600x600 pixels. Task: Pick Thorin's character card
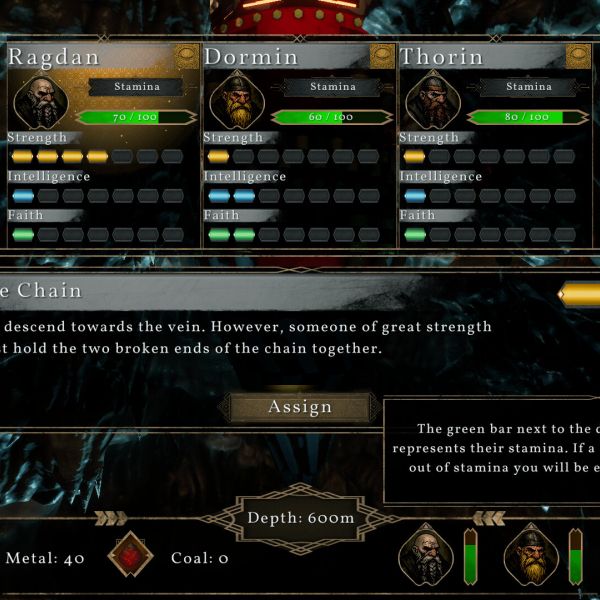point(493,145)
